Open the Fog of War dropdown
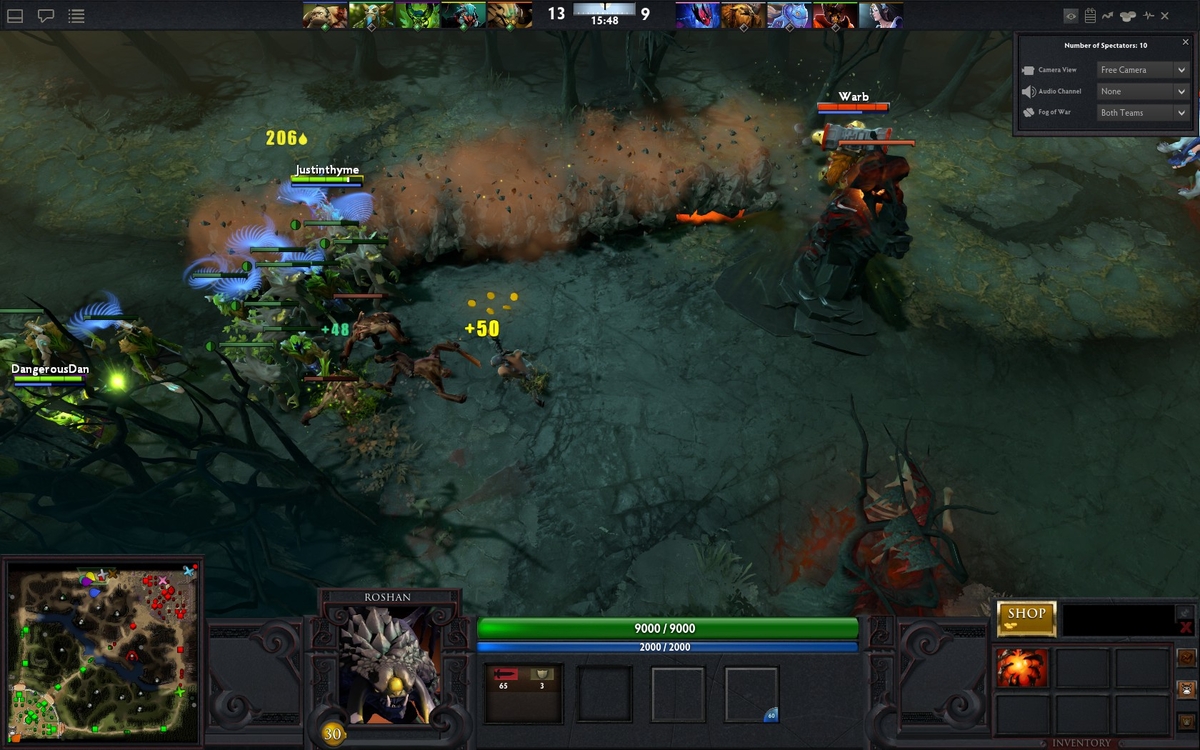The height and width of the screenshot is (750, 1200). (1142, 113)
